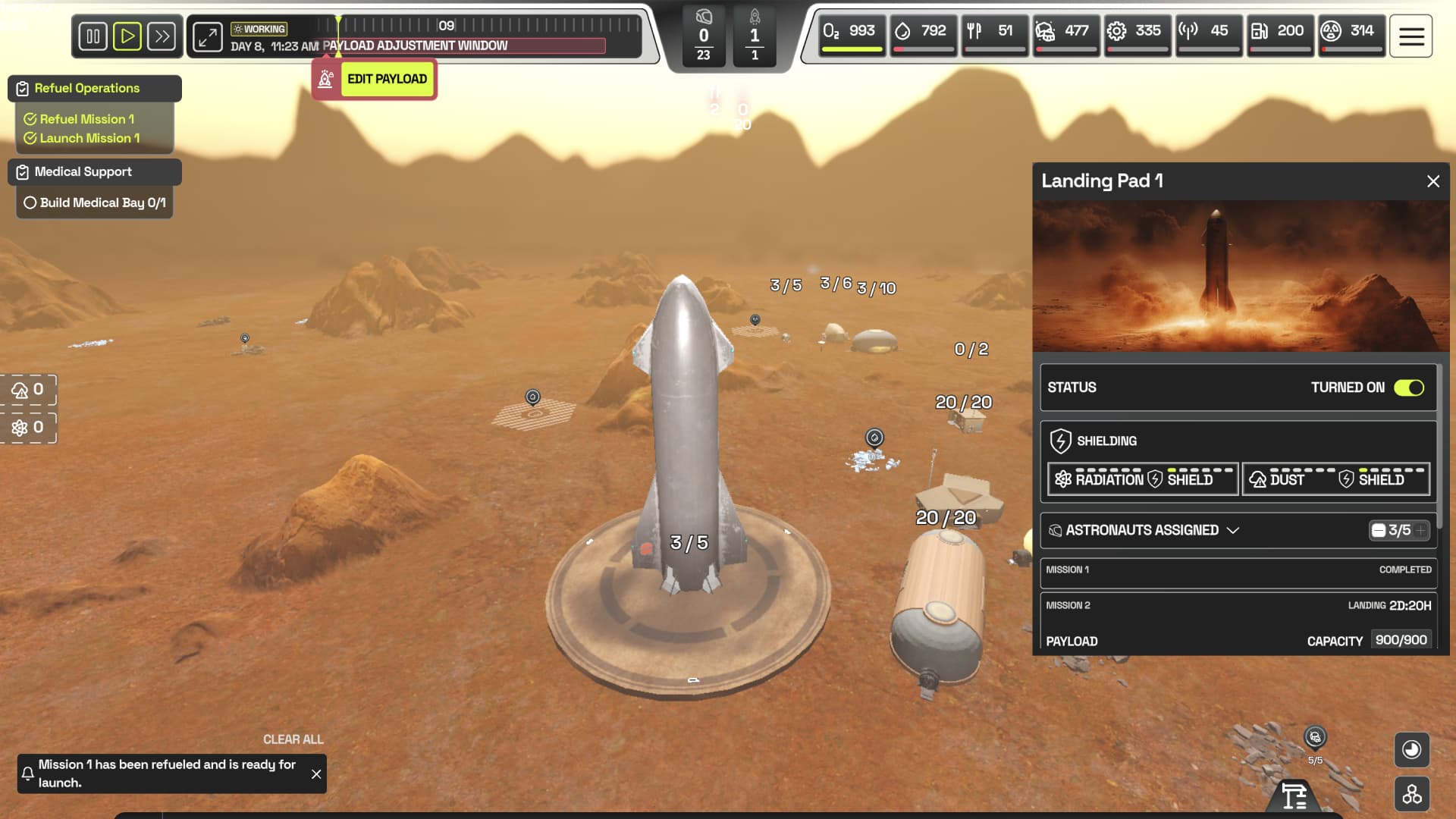1456x819 pixels.
Task: Click the Build Medical Bay objective circle
Action: click(30, 202)
